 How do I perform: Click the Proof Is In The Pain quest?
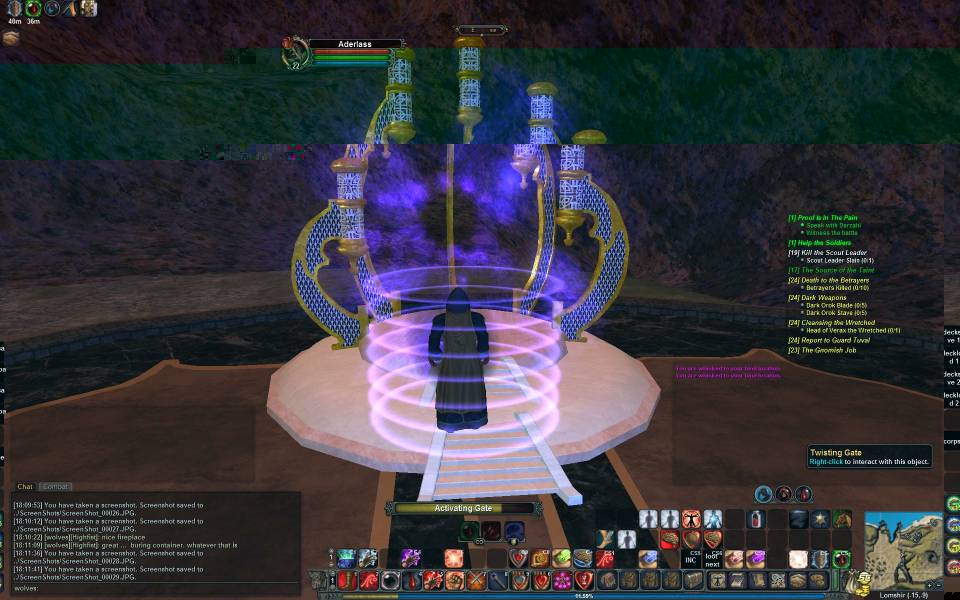click(827, 218)
